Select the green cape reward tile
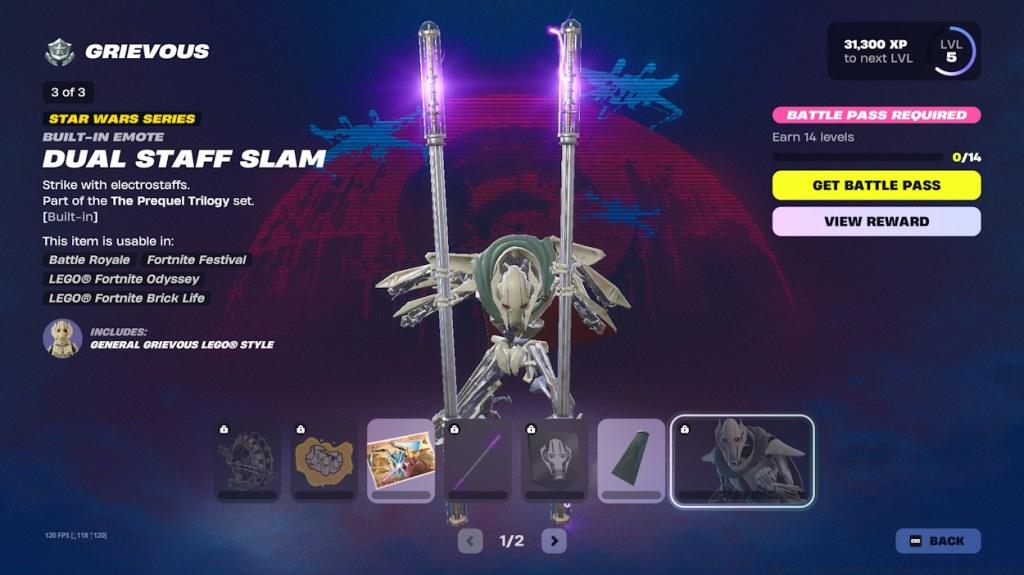The image size is (1024, 575). (631, 460)
